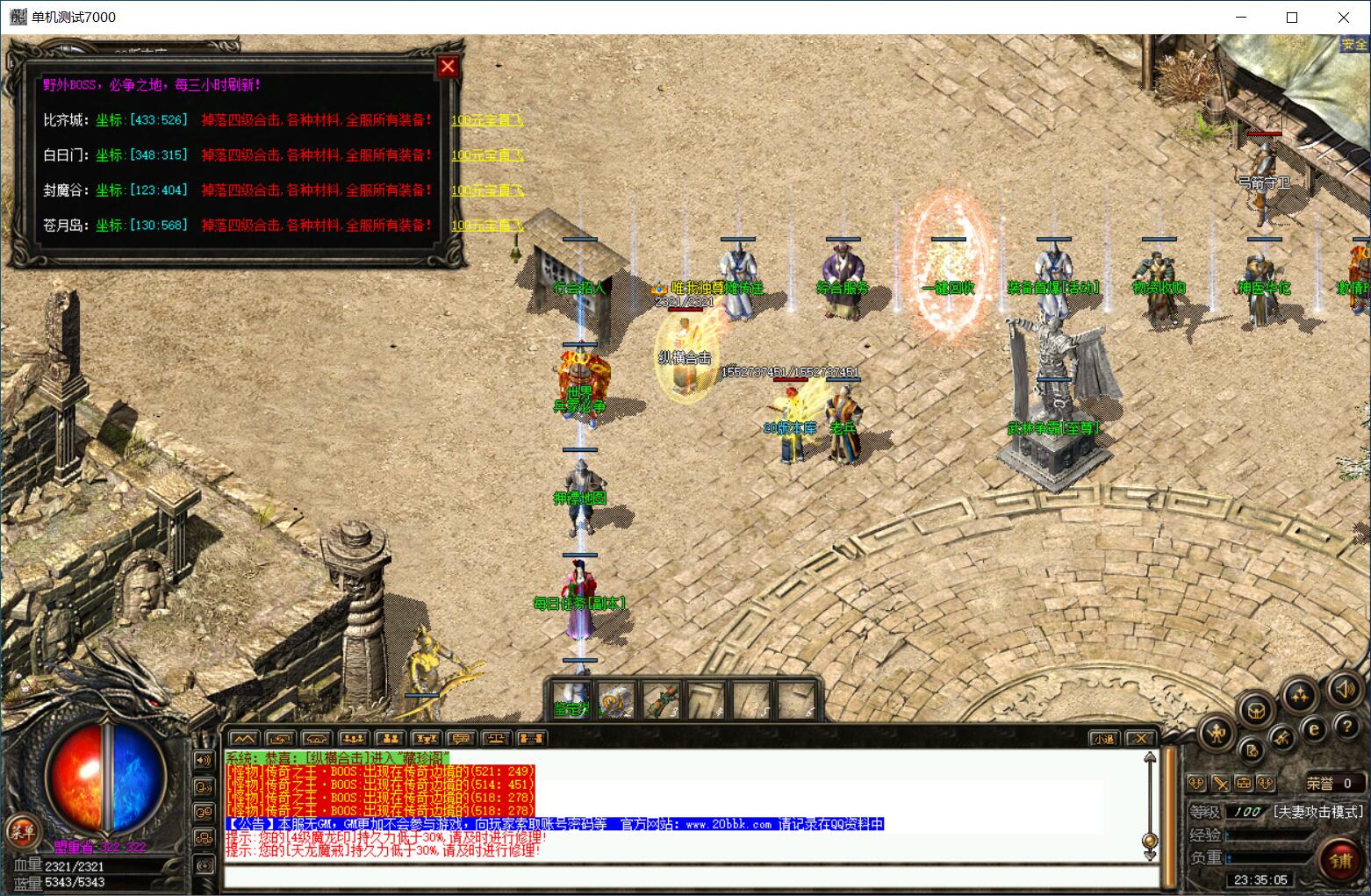
Task: Click the 苍月岛 100元宝直飞 teleport link
Action: [x=487, y=226]
